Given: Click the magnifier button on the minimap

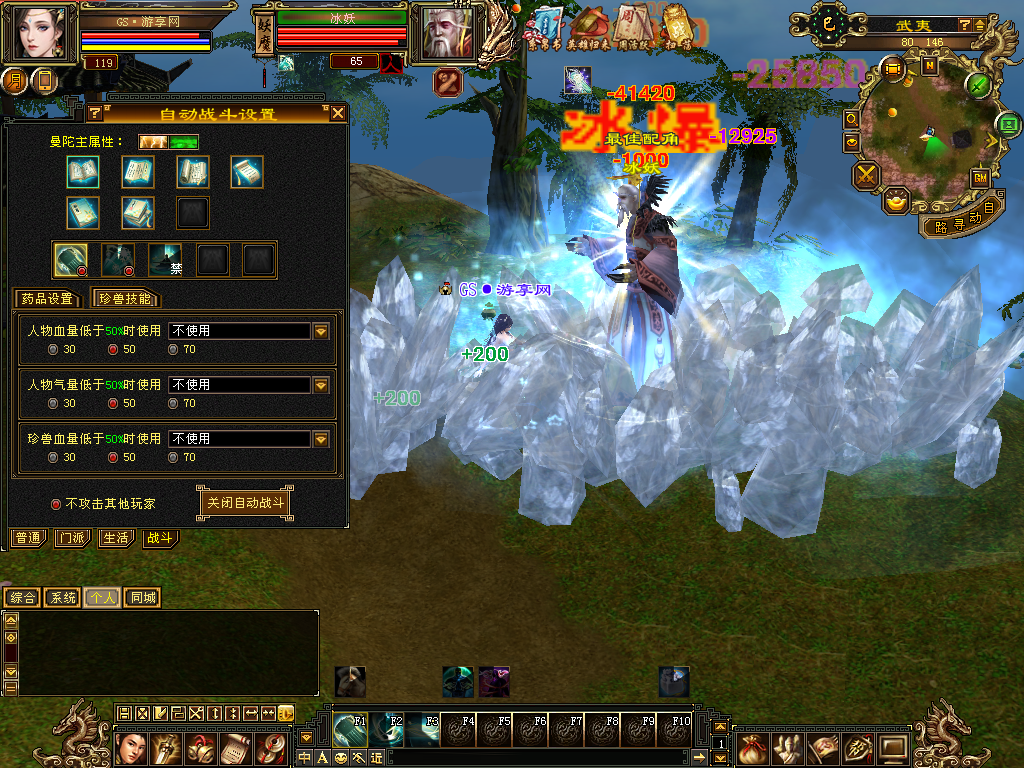Looking at the screenshot, I should pos(851,118).
